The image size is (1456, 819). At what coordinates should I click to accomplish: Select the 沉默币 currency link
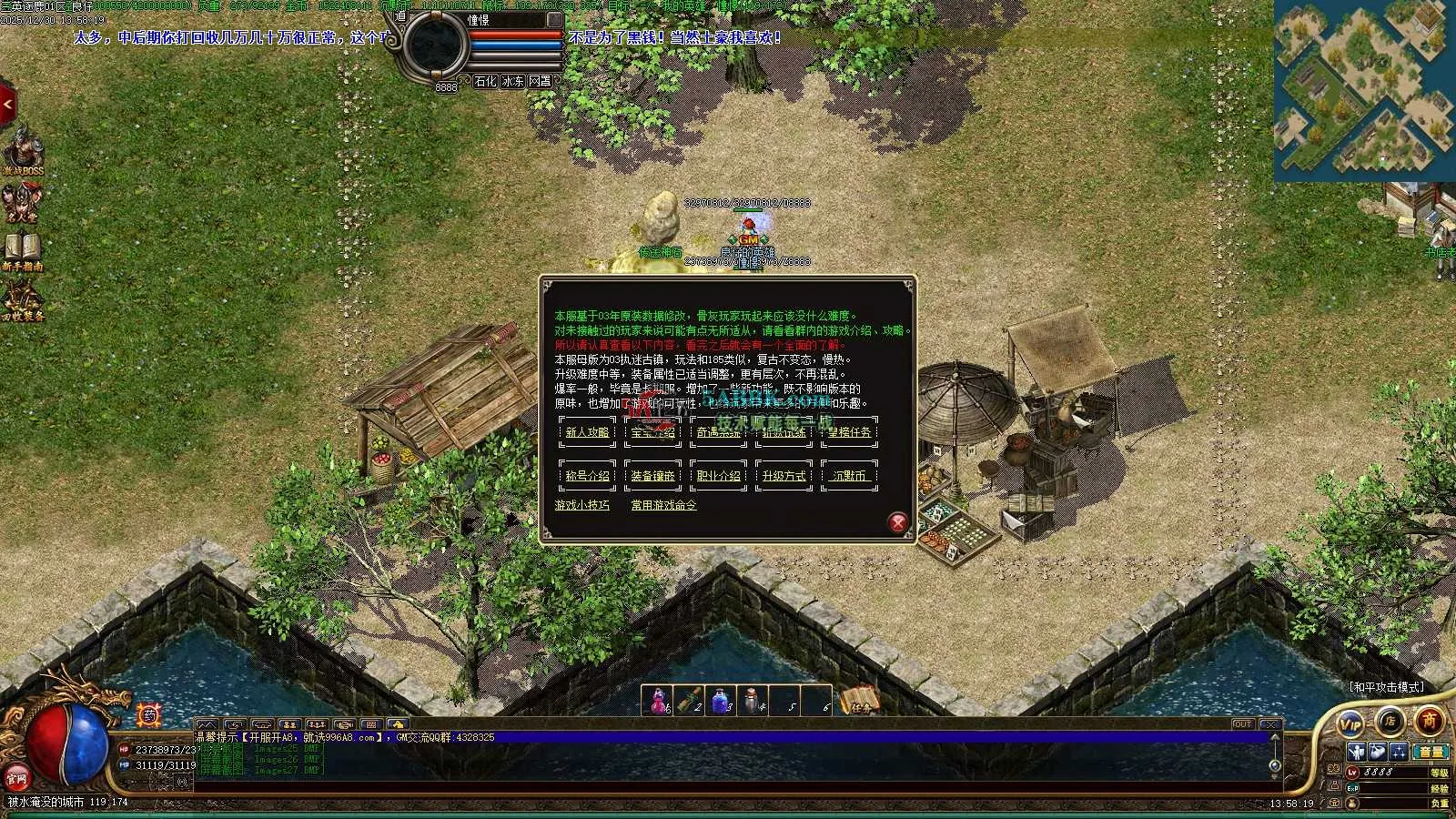pyautogui.click(x=849, y=476)
